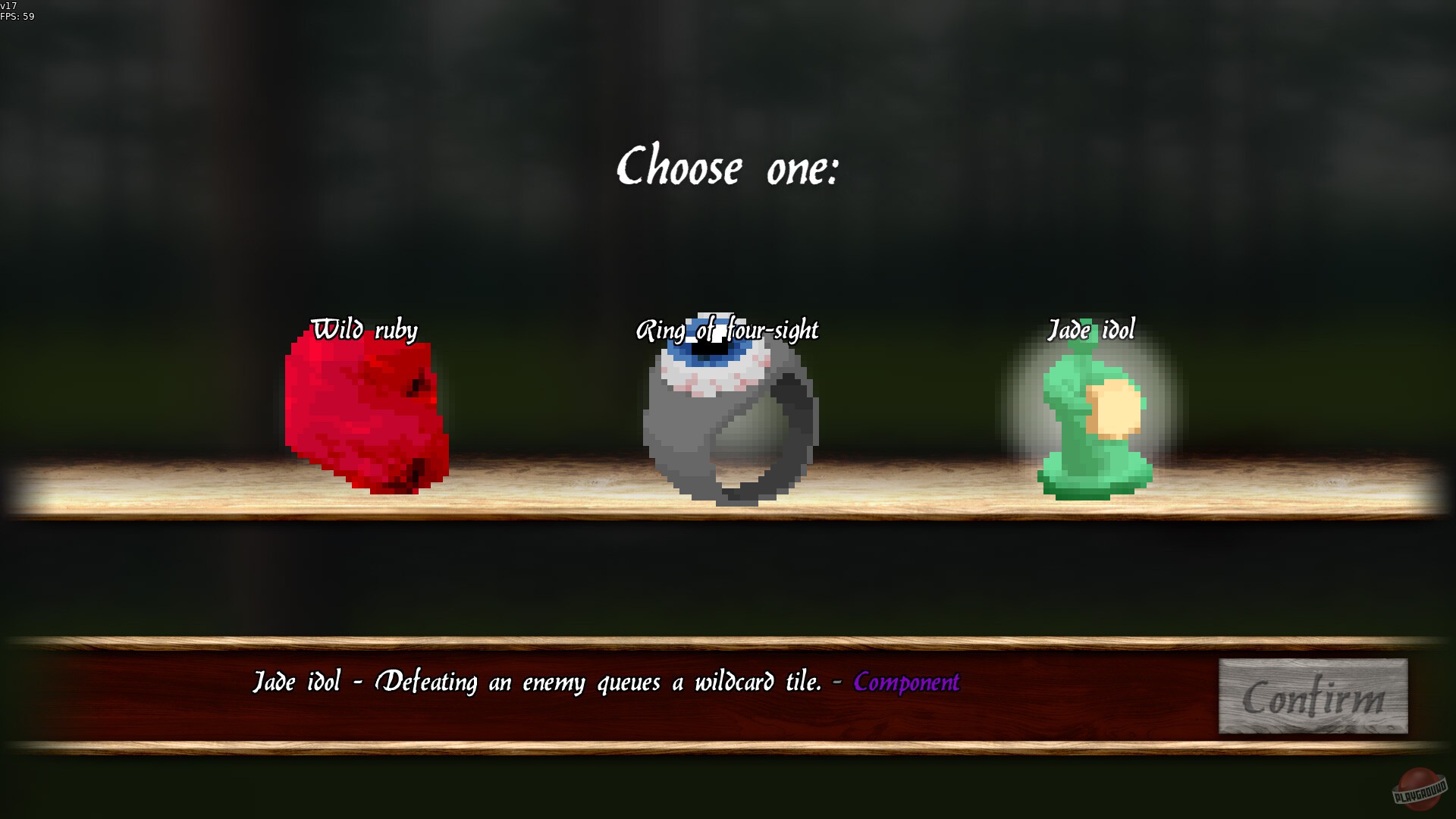Click the Wild ruby label text
1456x819 pixels.
tap(364, 330)
